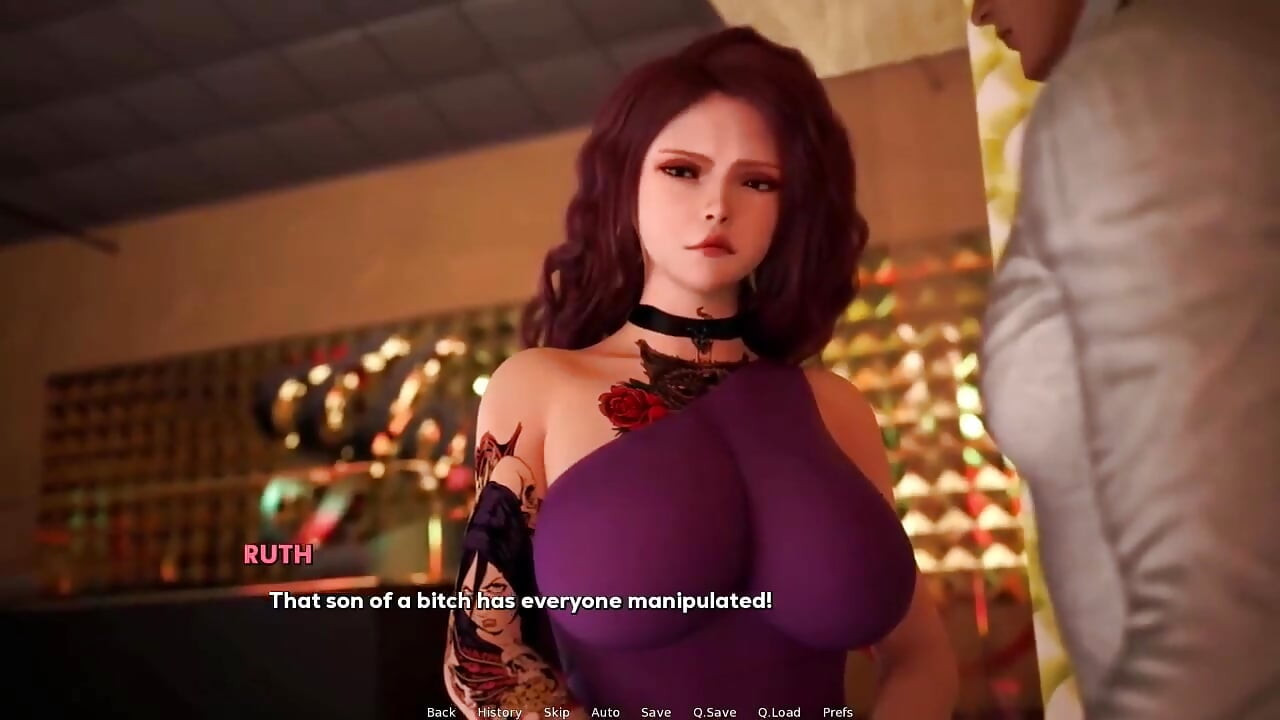The image size is (1280, 720).
Task: Open Save to store your progress
Action: point(655,712)
